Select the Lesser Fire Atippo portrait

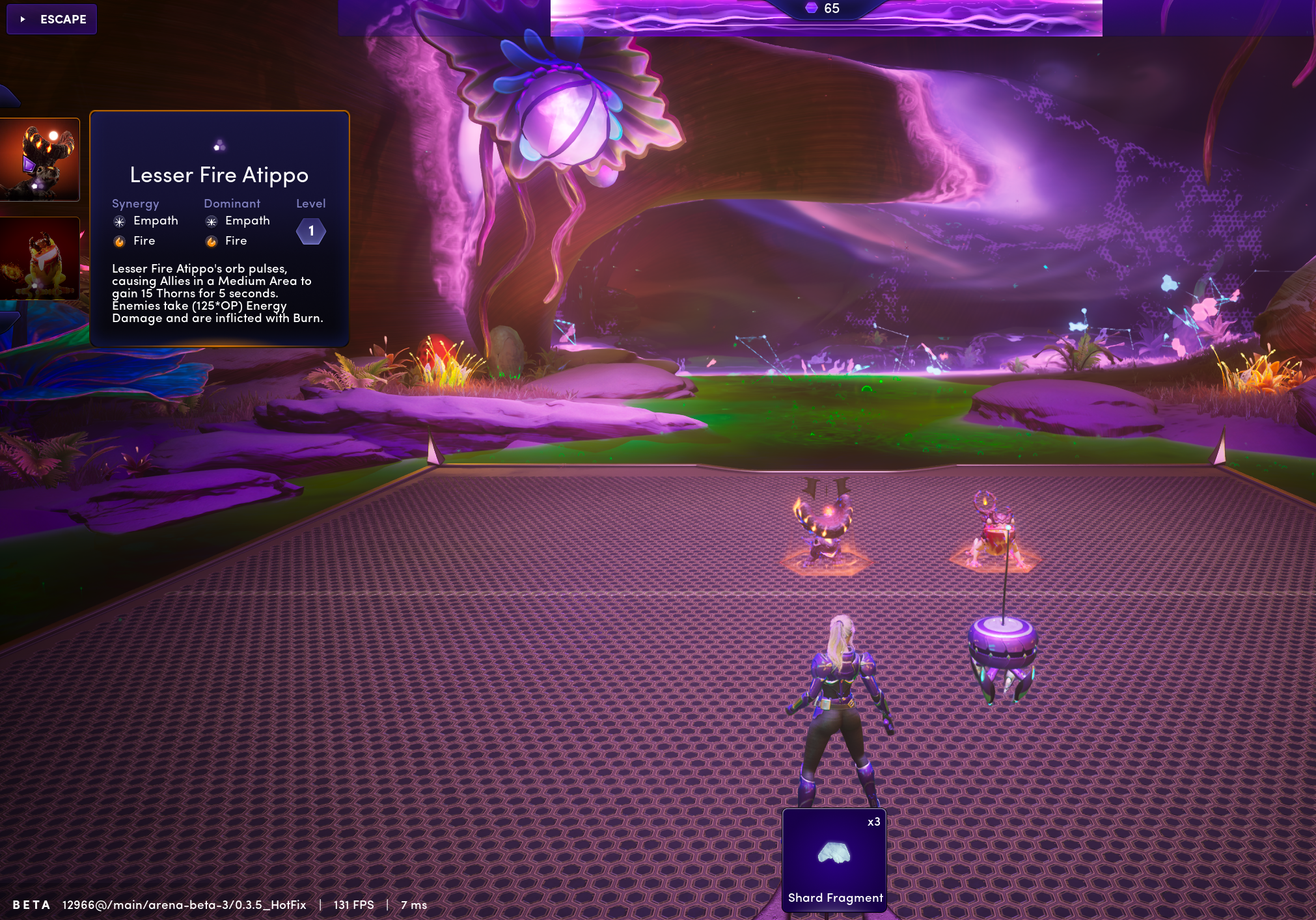pyautogui.click(x=40, y=159)
